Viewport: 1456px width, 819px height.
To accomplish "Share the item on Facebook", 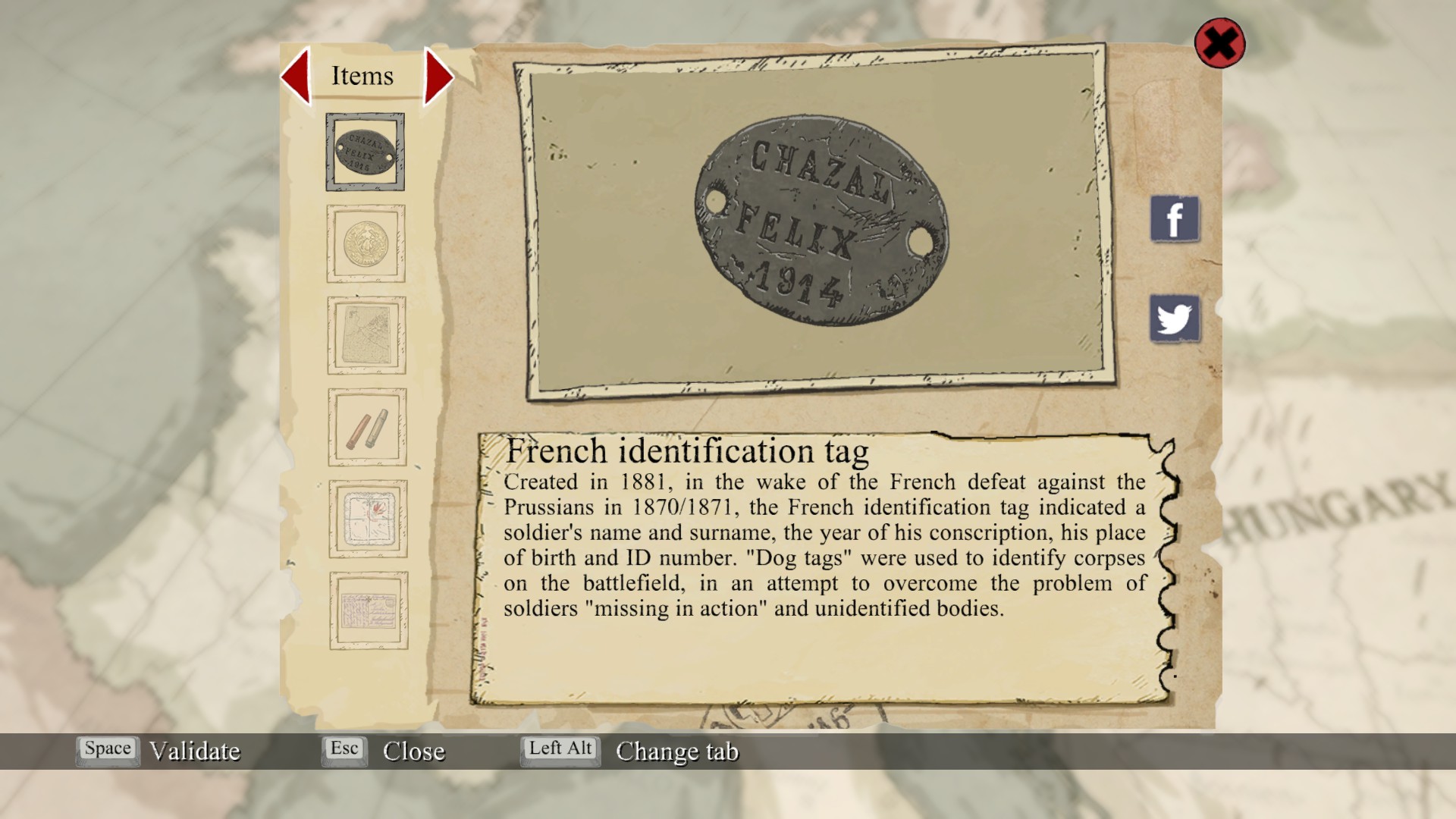I will click(x=1175, y=219).
